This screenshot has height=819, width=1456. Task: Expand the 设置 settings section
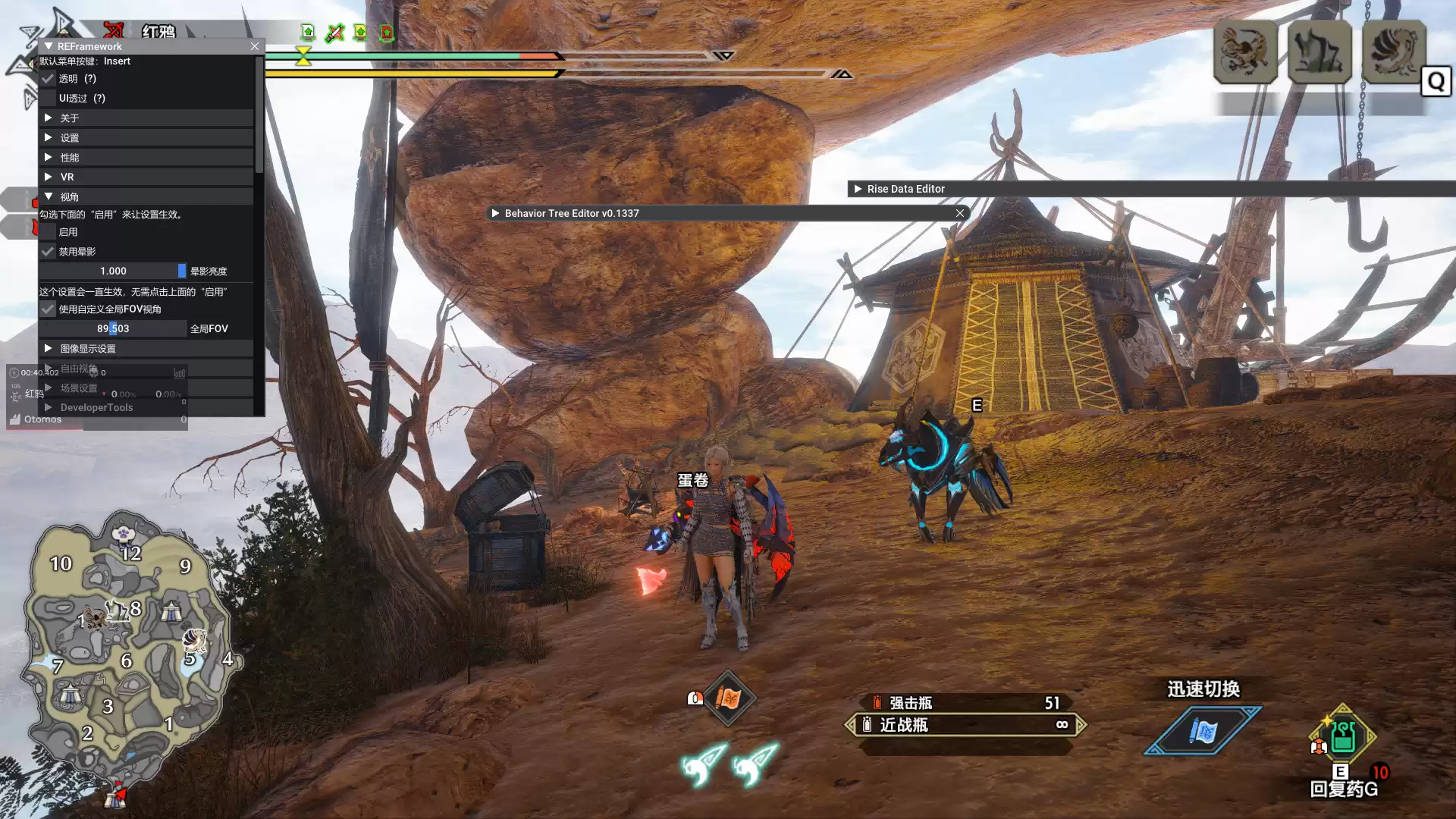(71, 137)
